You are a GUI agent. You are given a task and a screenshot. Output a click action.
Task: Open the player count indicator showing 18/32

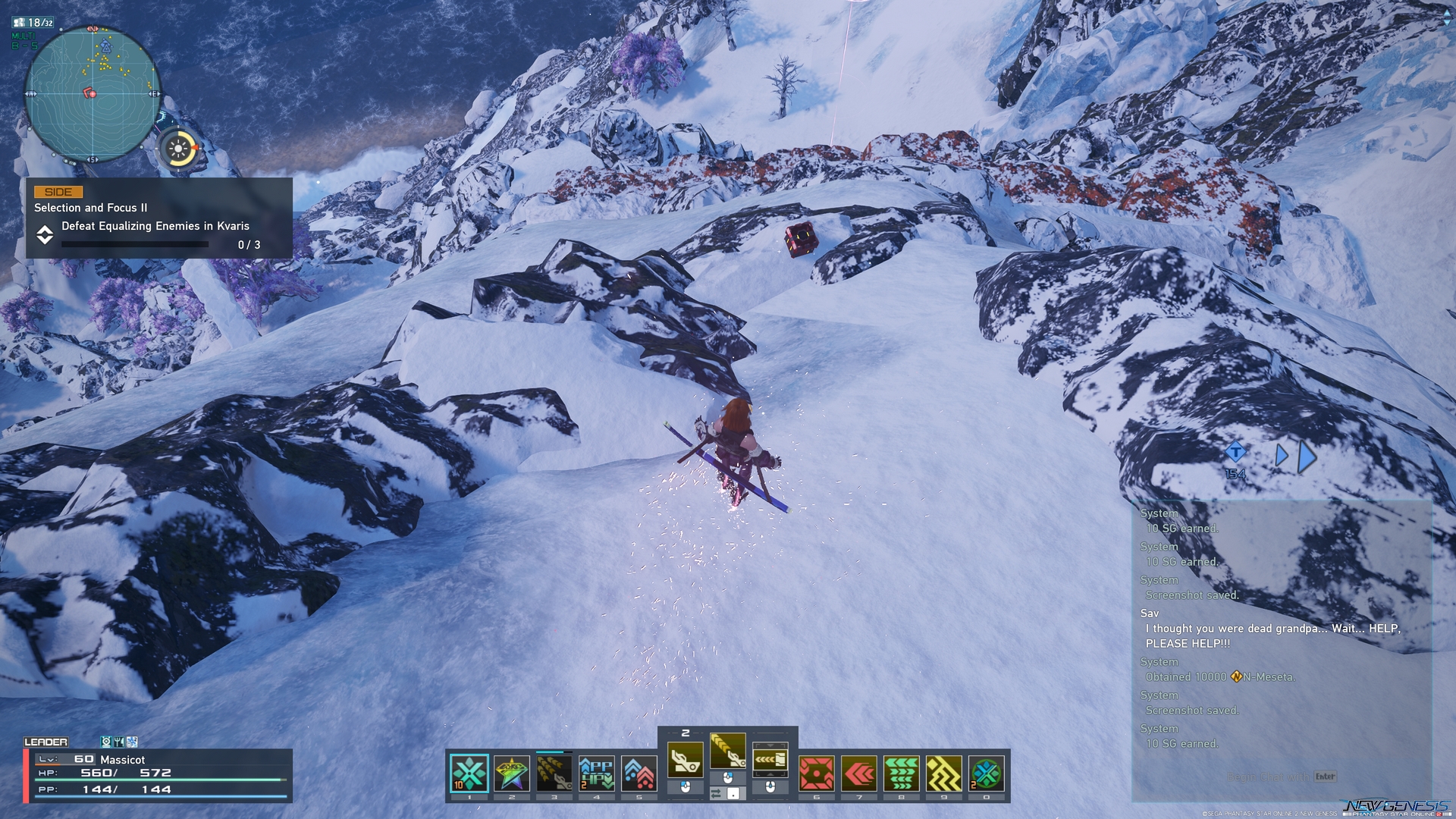coord(33,23)
